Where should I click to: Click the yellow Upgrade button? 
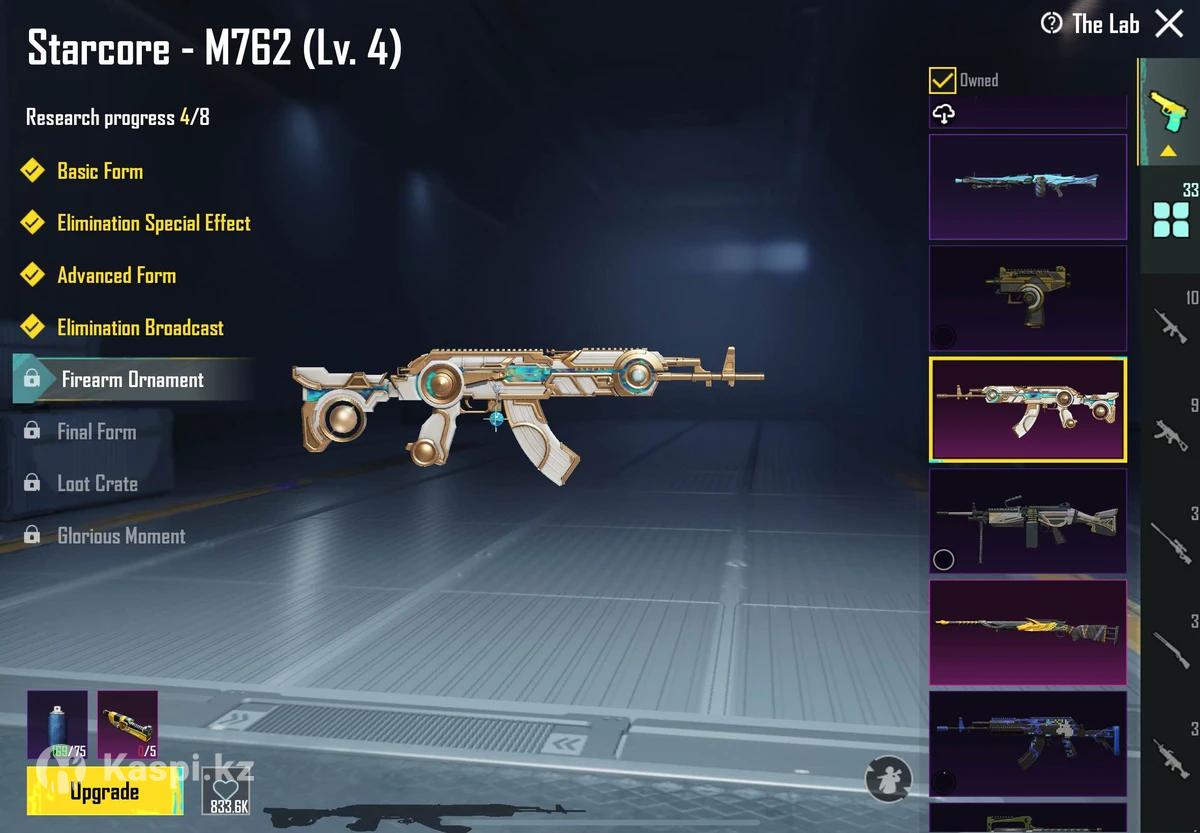tap(104, 792)
